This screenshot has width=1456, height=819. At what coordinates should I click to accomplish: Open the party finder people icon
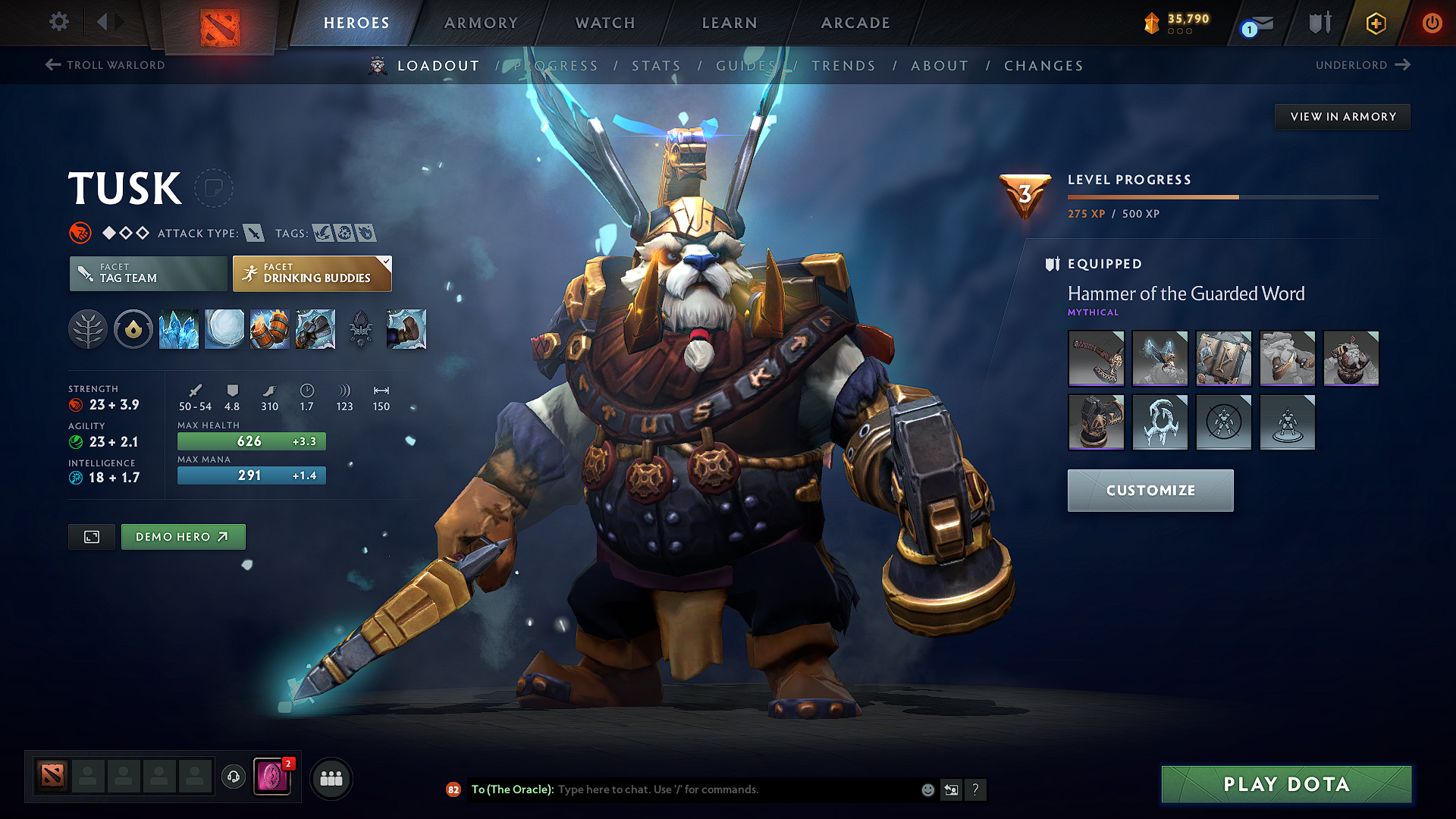tap(331, 777)
